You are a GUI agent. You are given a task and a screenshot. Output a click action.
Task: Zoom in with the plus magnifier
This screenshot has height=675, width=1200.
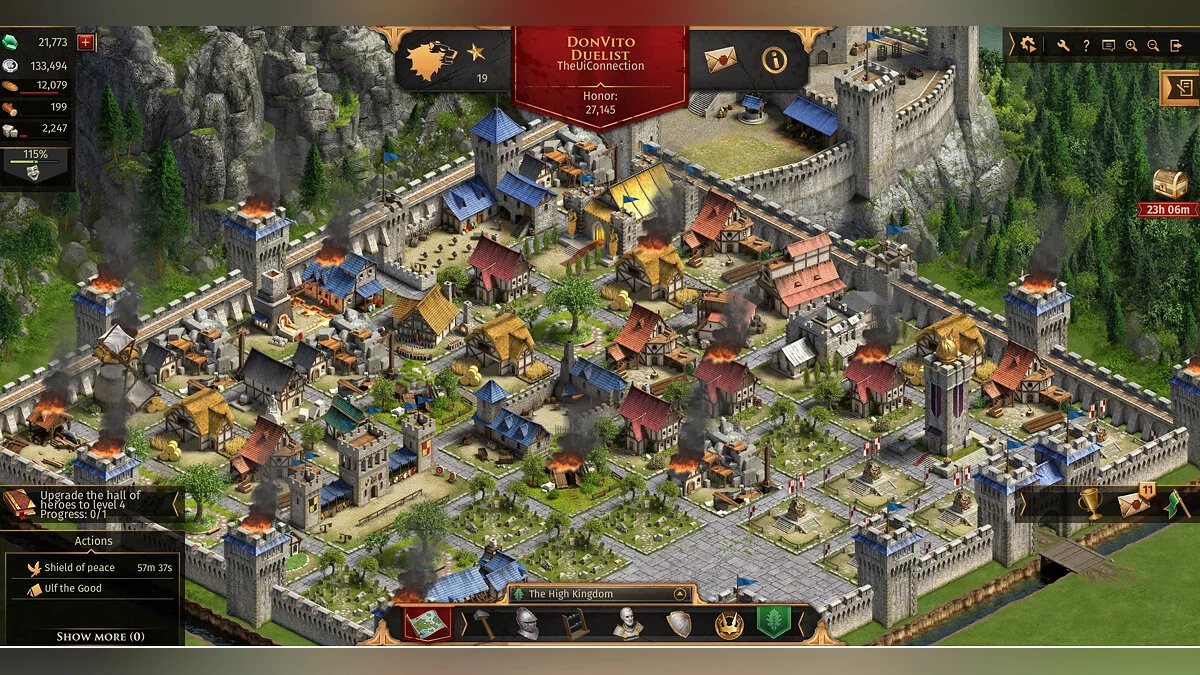click(1131, 45)
